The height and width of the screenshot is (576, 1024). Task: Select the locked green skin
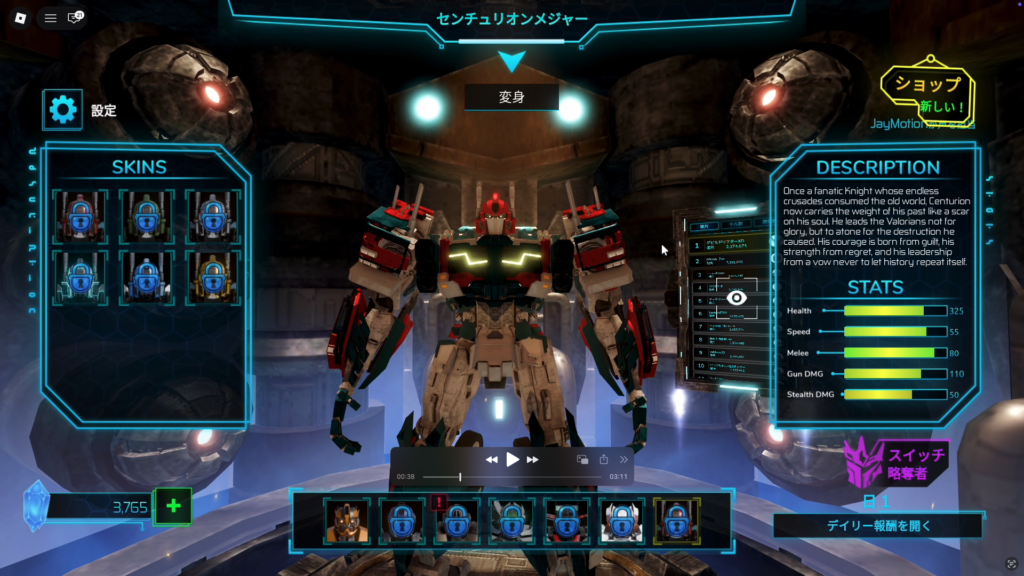[x=145, y=217]
